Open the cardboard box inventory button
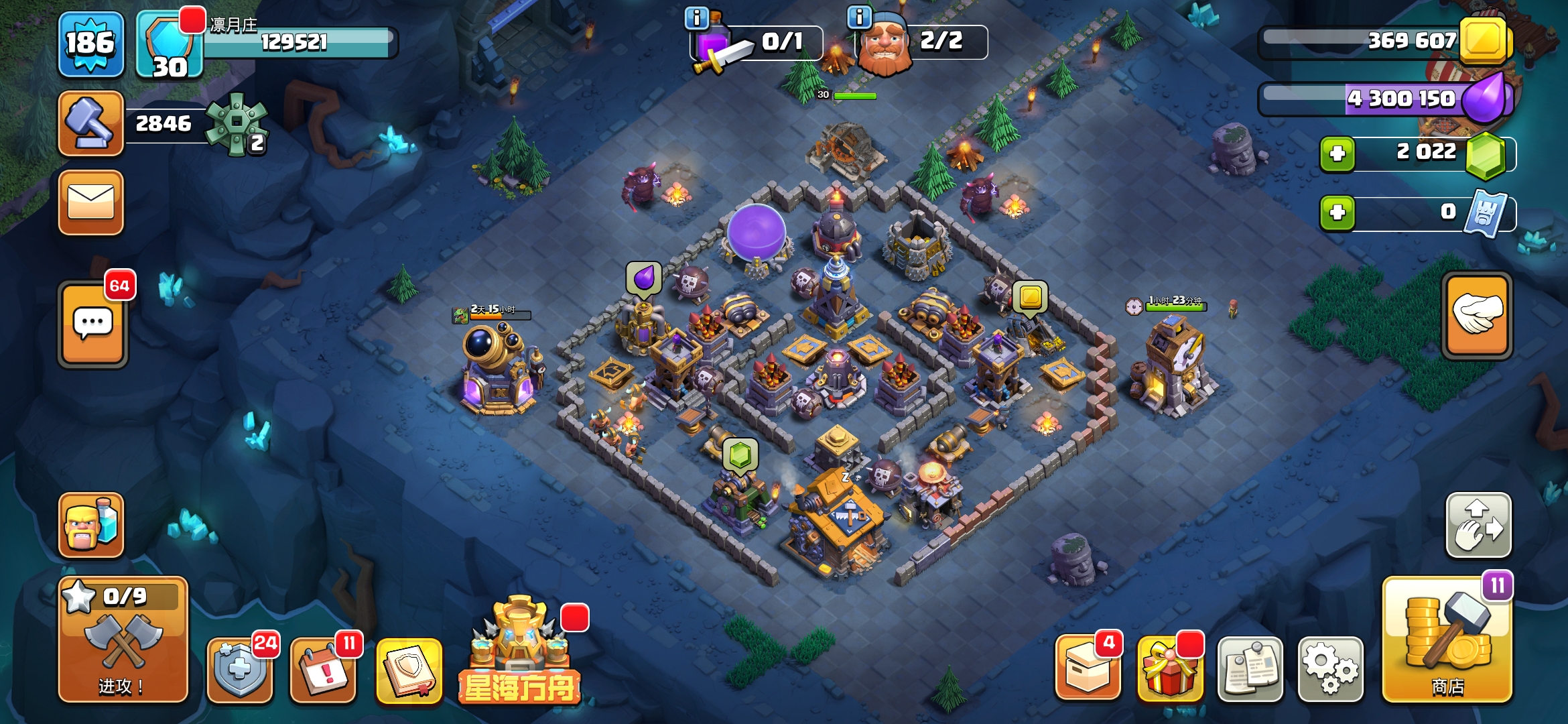This screenshot has width=1568, height=724. (x=1088, y=668)
